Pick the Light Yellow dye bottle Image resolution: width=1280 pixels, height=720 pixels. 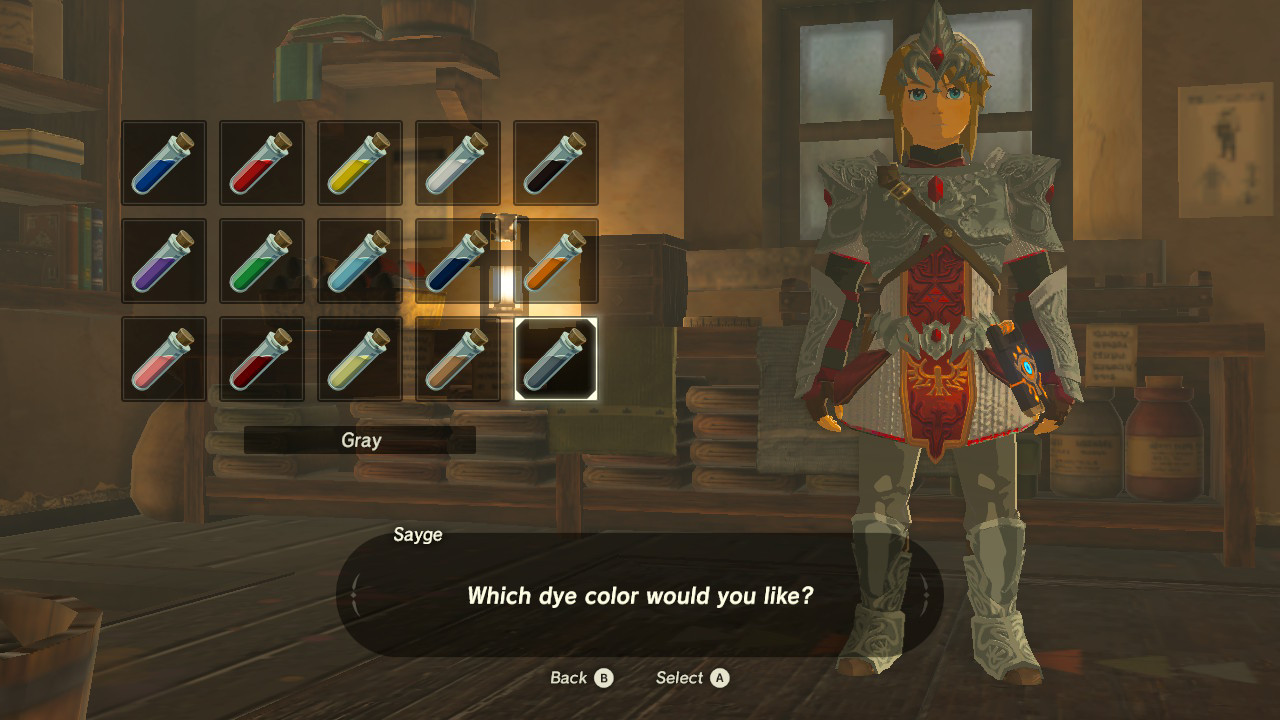click(359, 358)
